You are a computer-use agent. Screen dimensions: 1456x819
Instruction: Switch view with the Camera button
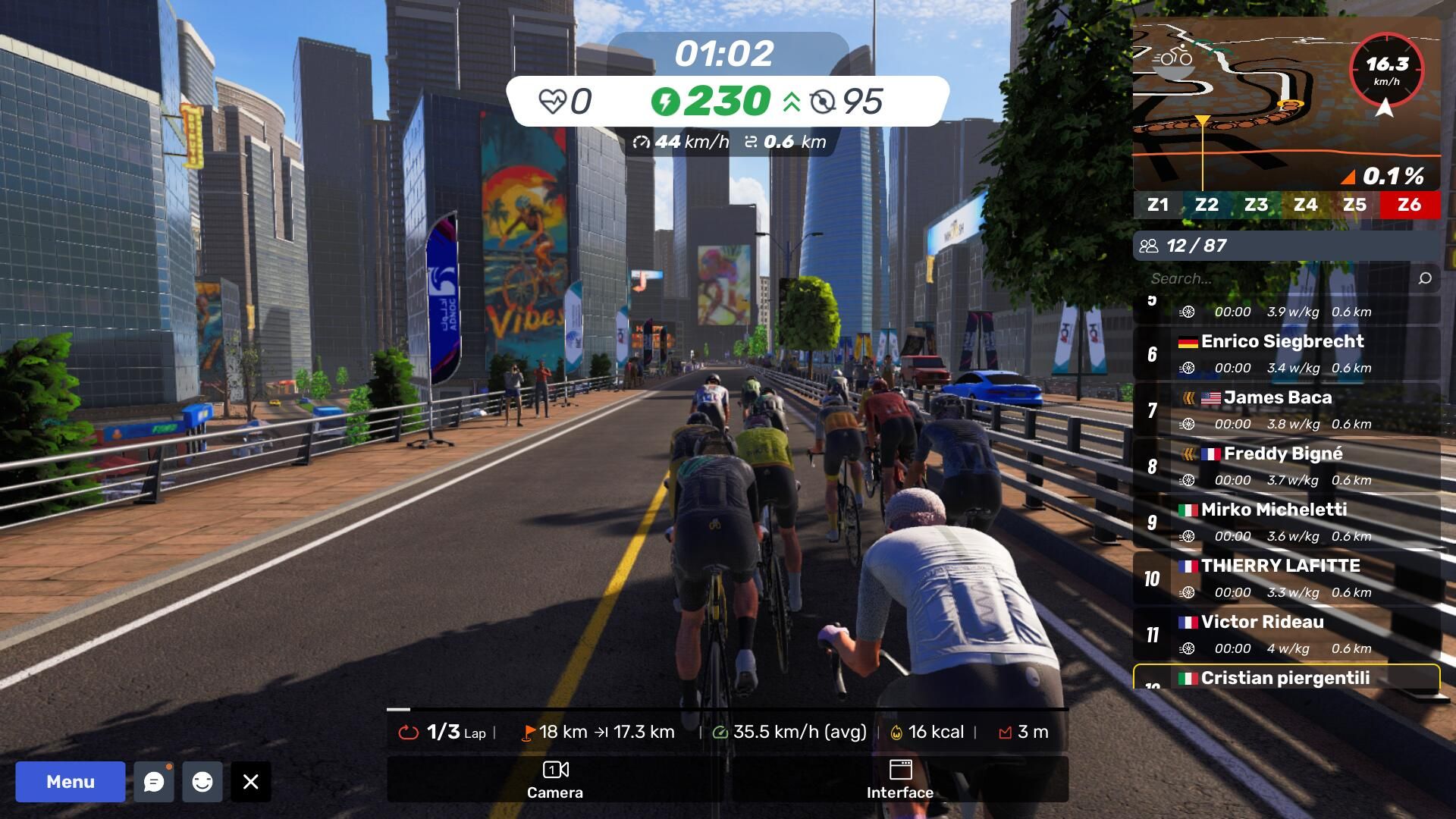555,780
